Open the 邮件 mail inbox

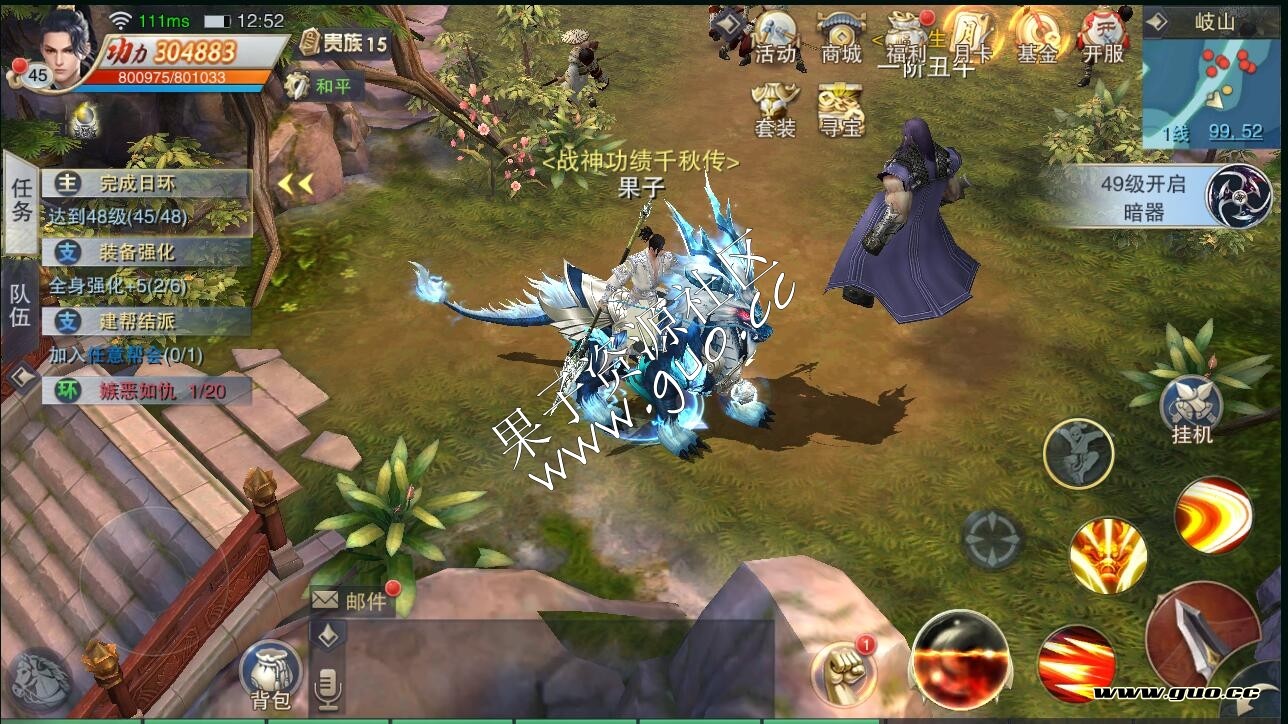(x=349, y=600)
